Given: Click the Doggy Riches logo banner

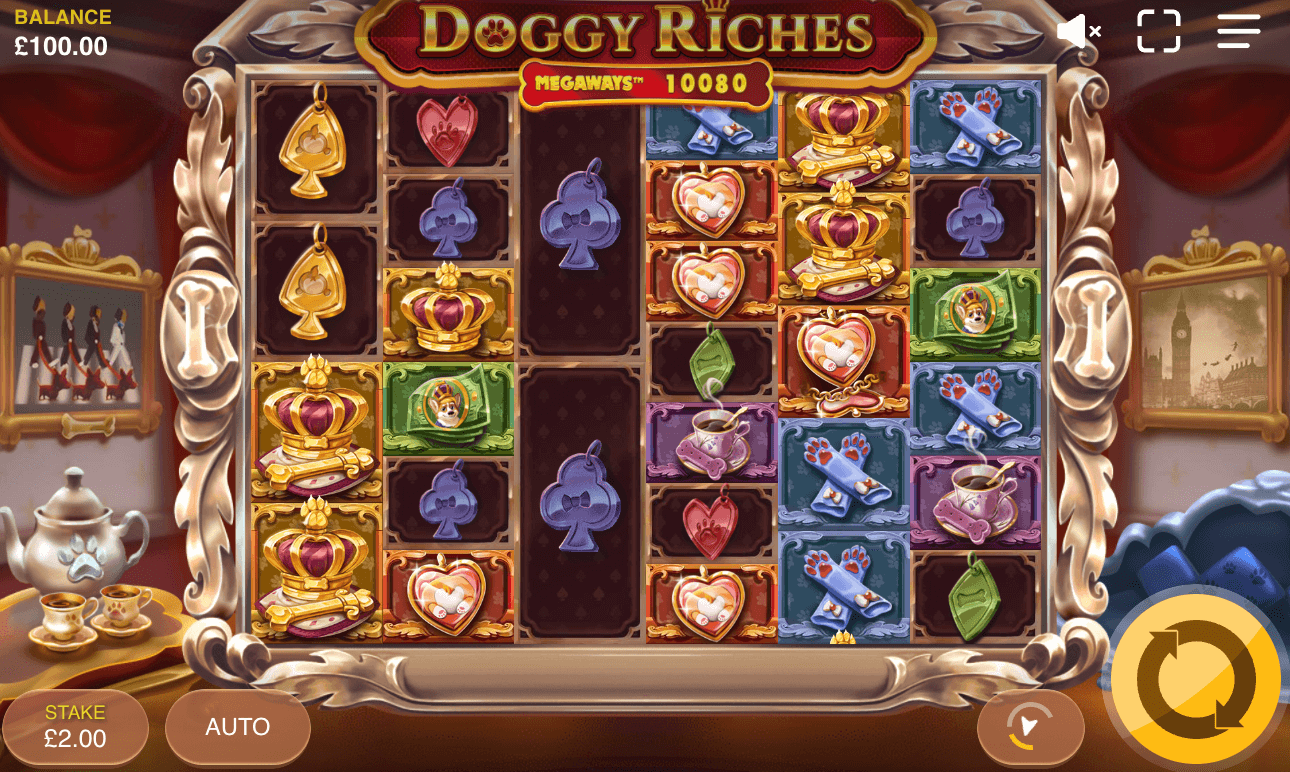Looking at the screenshot, I should point(645,30).
